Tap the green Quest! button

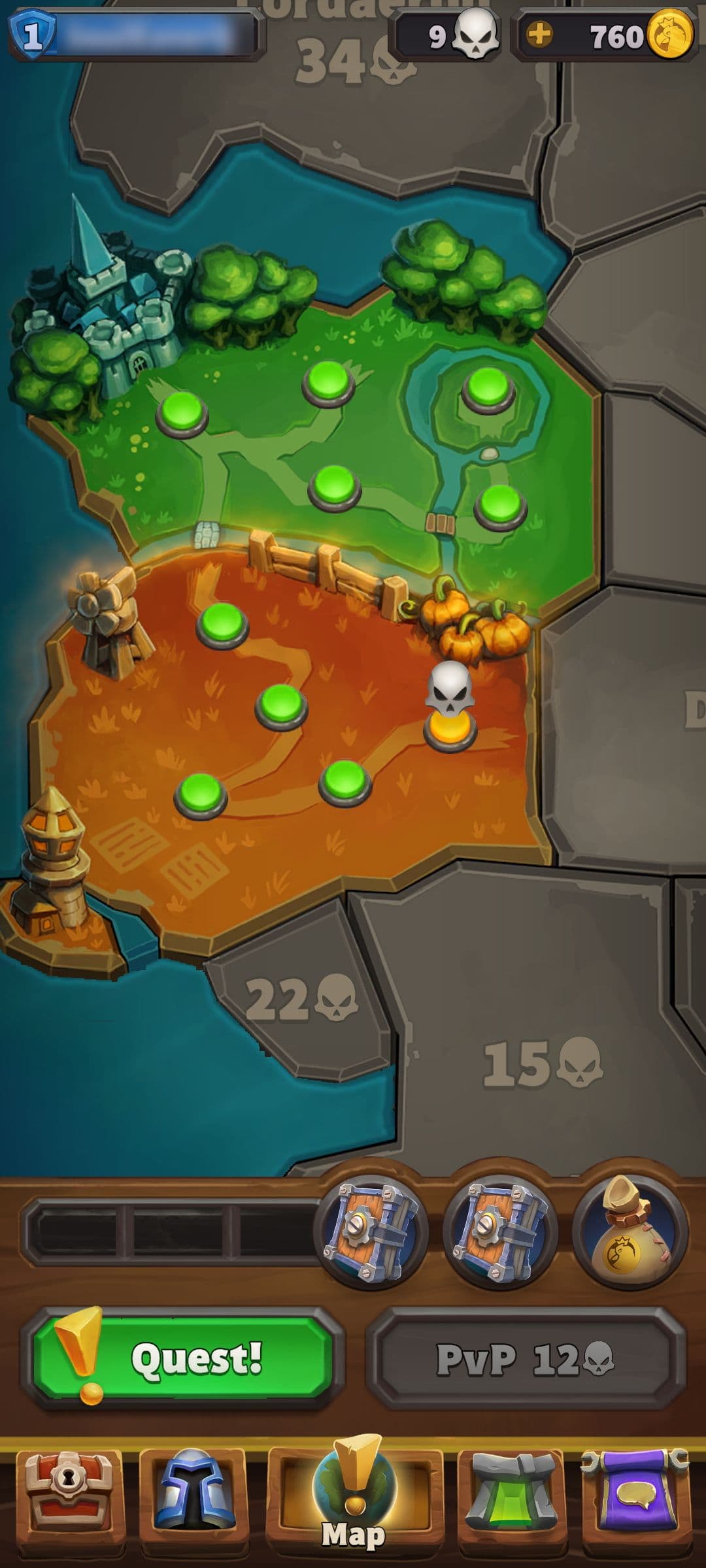182,1359
